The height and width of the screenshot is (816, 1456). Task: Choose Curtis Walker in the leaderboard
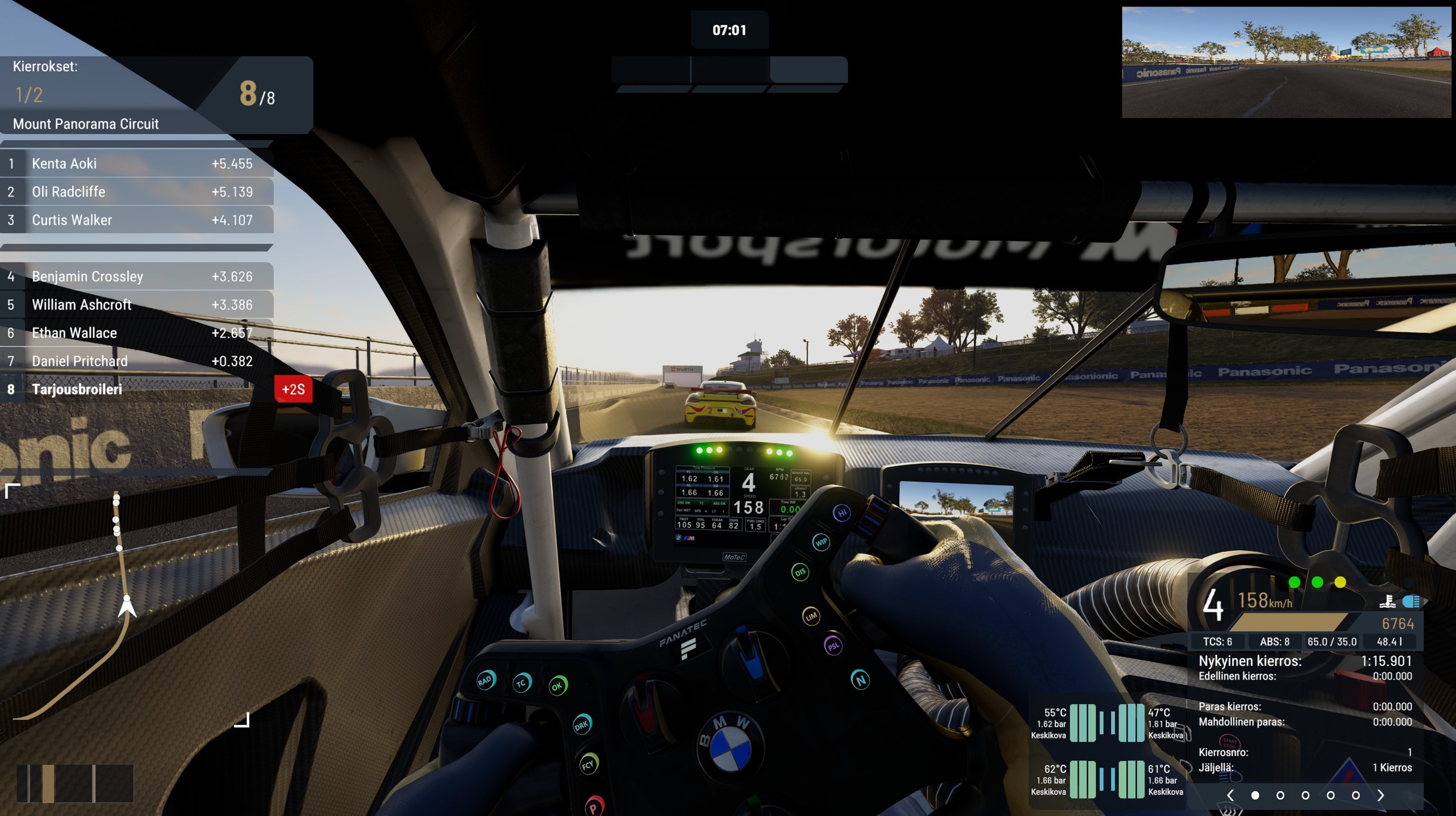(x=137, y=220)
